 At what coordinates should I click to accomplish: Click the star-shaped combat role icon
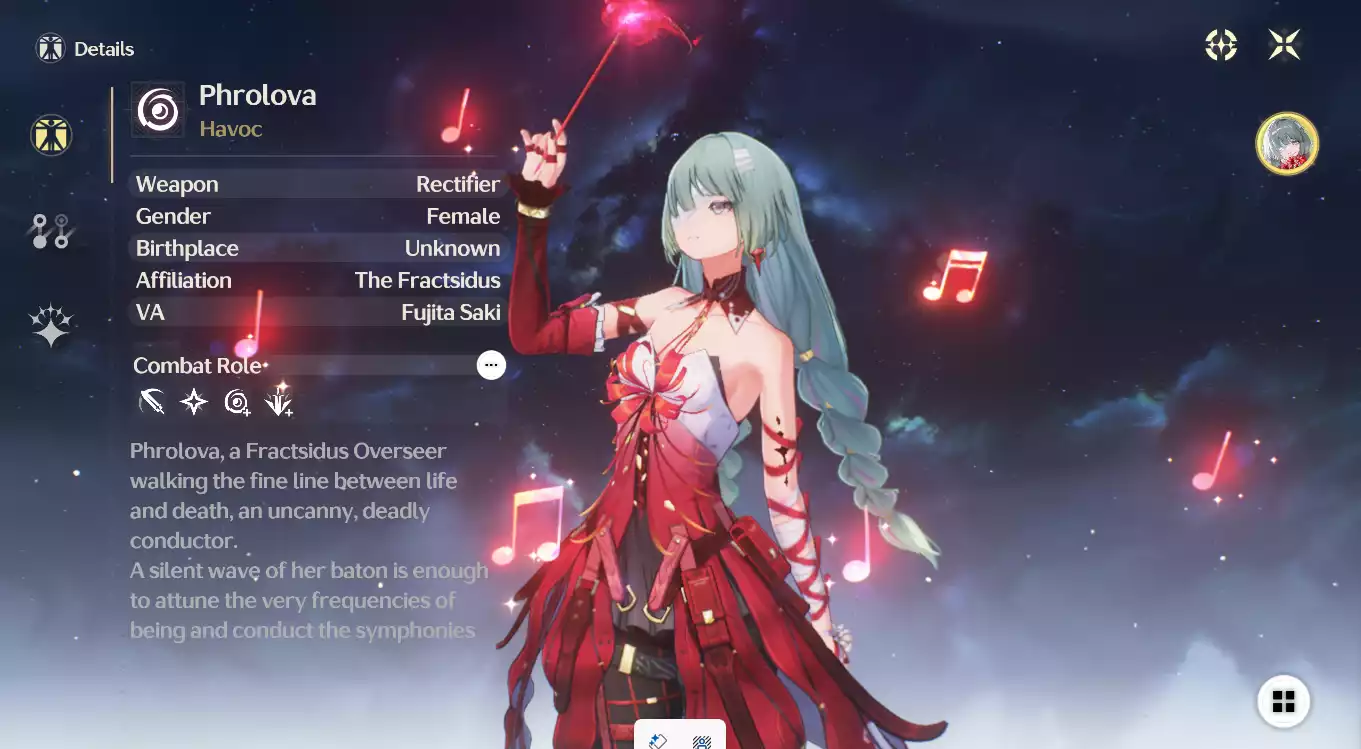[193, 402]
